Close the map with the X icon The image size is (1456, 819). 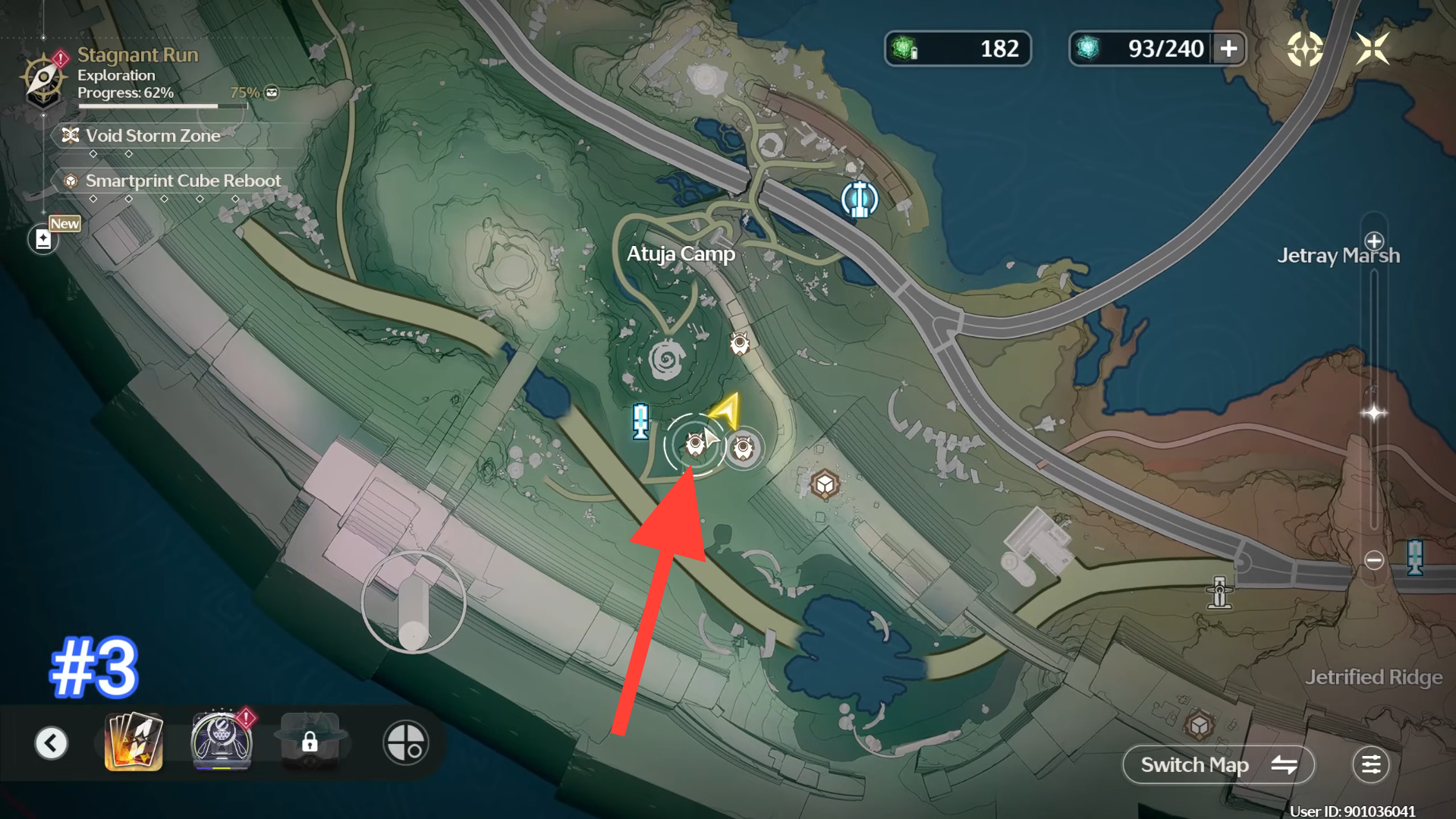tap(1372, 49)
